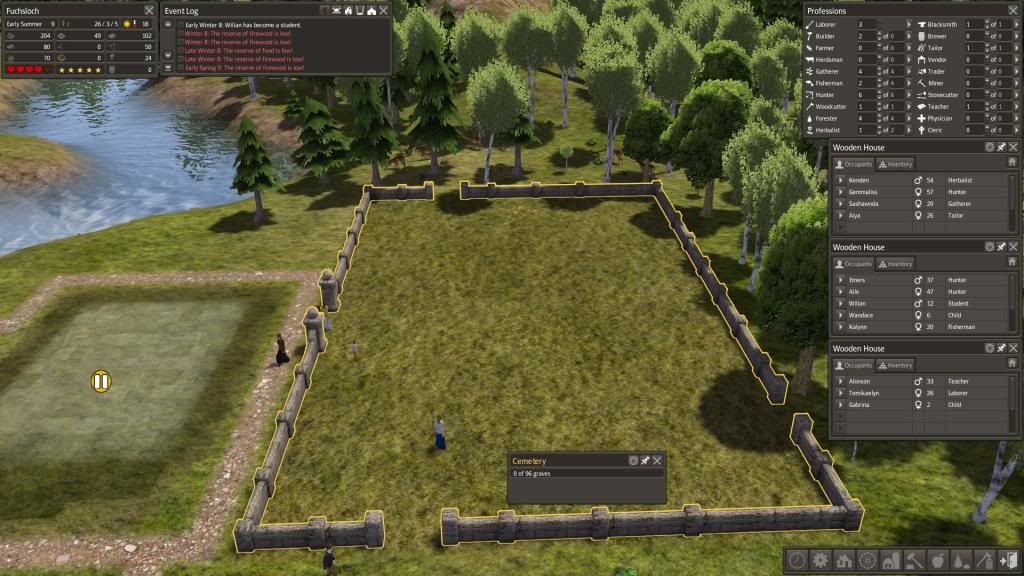Adjust the Fisherman worker count stepper
Screen dimensions: 1024x576
coord(881,83)
